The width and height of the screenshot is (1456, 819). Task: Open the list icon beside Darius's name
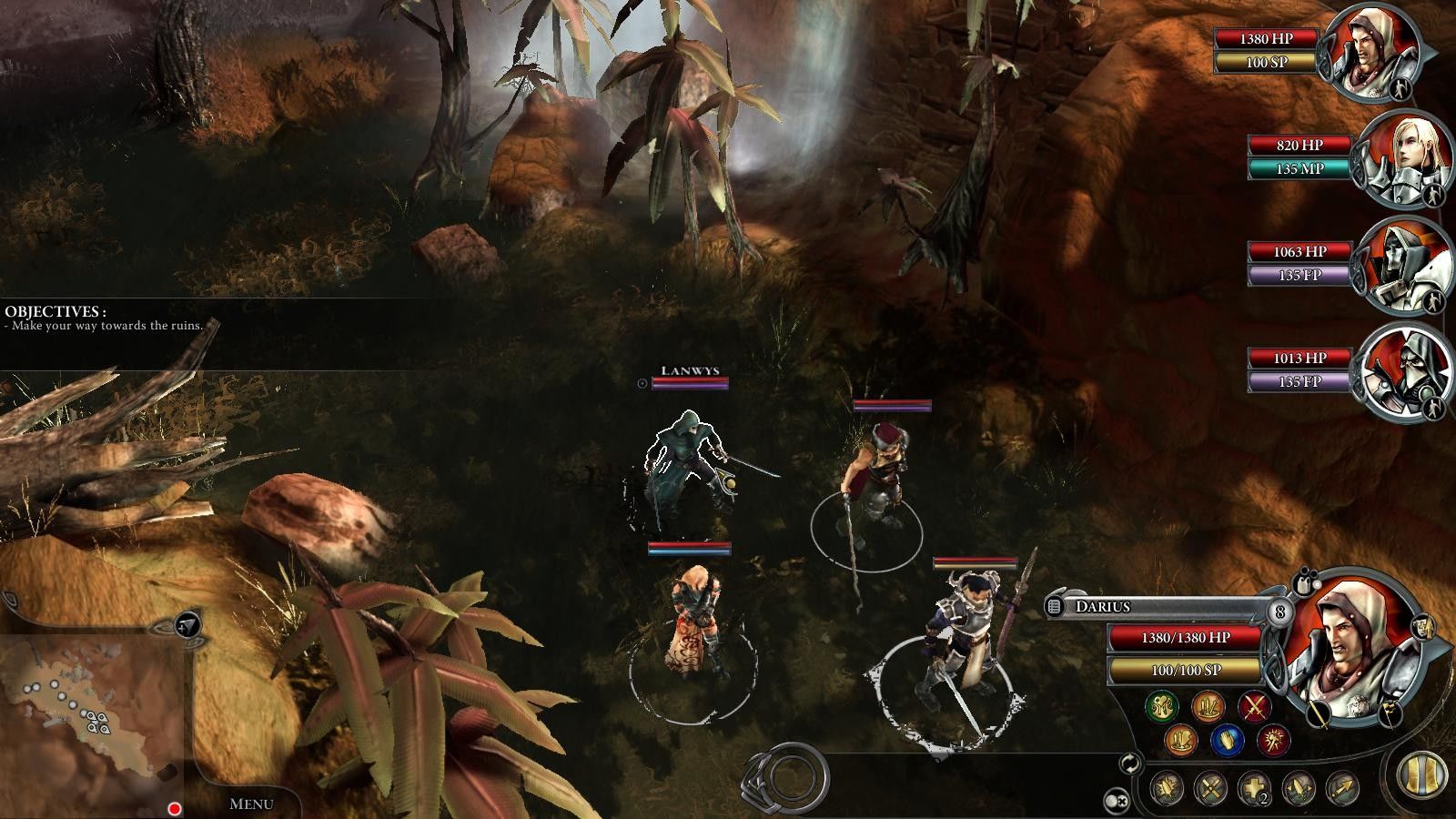coord(1056,606)
